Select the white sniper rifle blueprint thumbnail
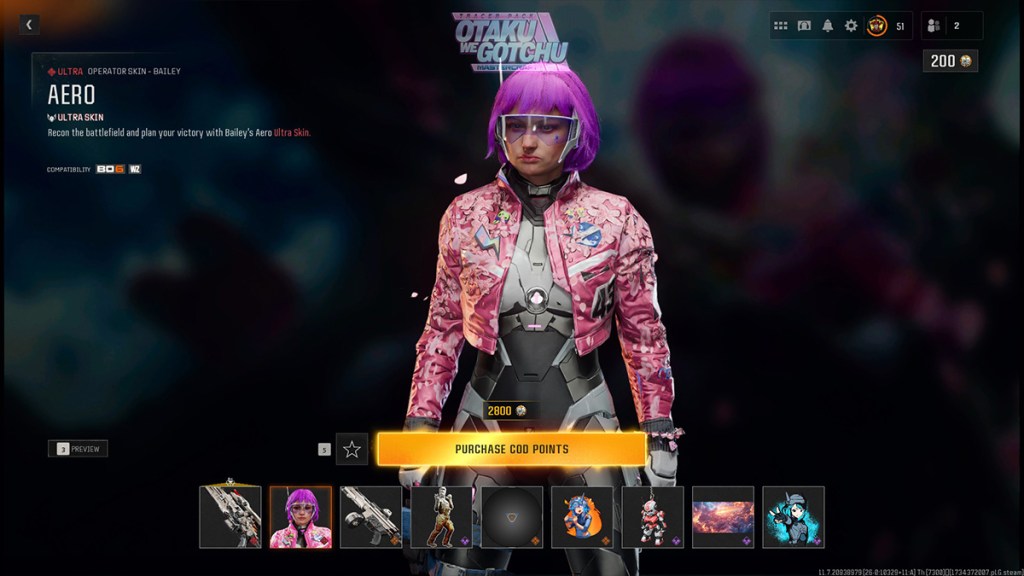 [230, 517]
